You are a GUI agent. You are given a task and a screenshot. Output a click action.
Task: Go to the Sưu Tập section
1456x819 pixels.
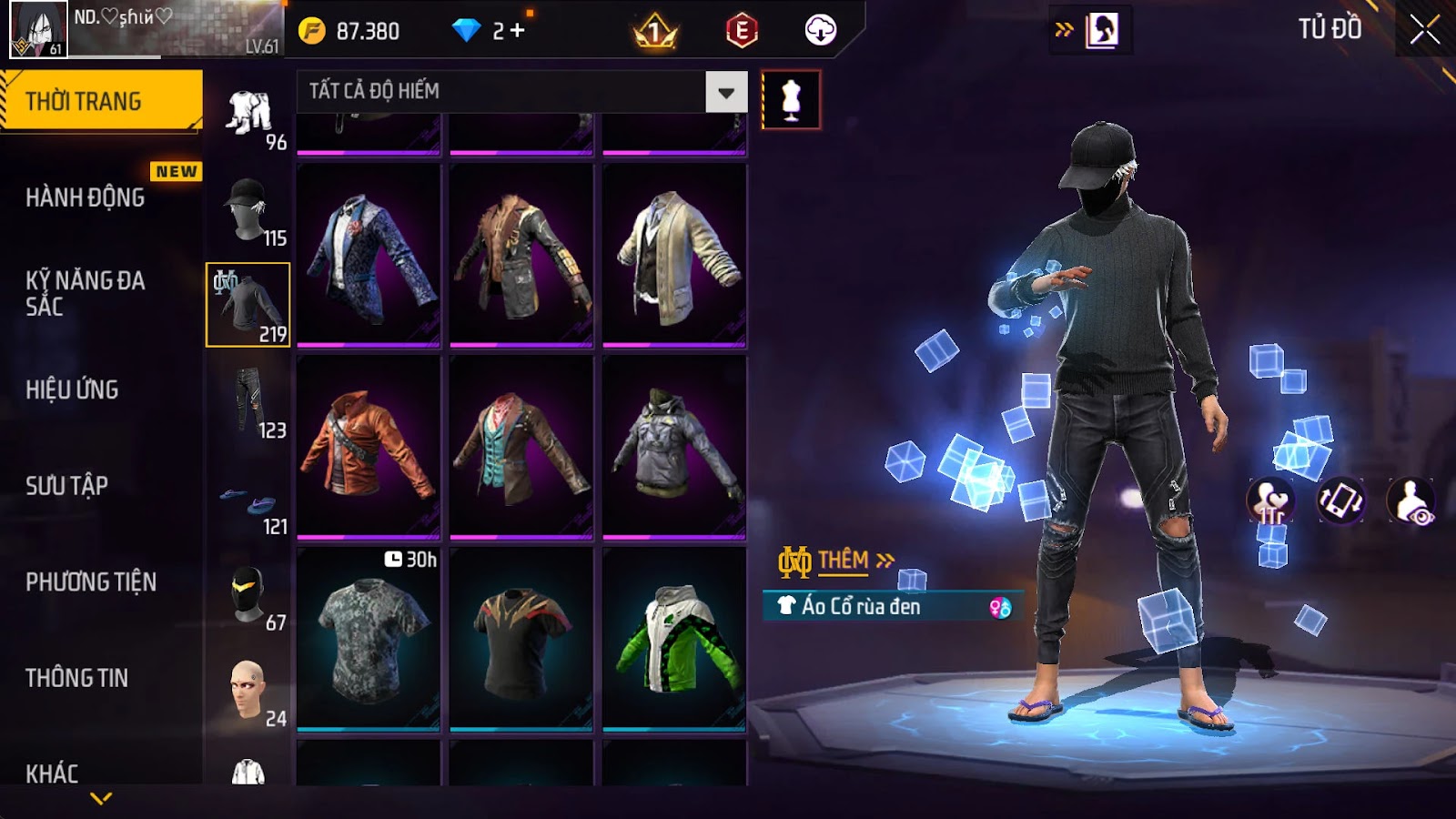click(66, 486)
